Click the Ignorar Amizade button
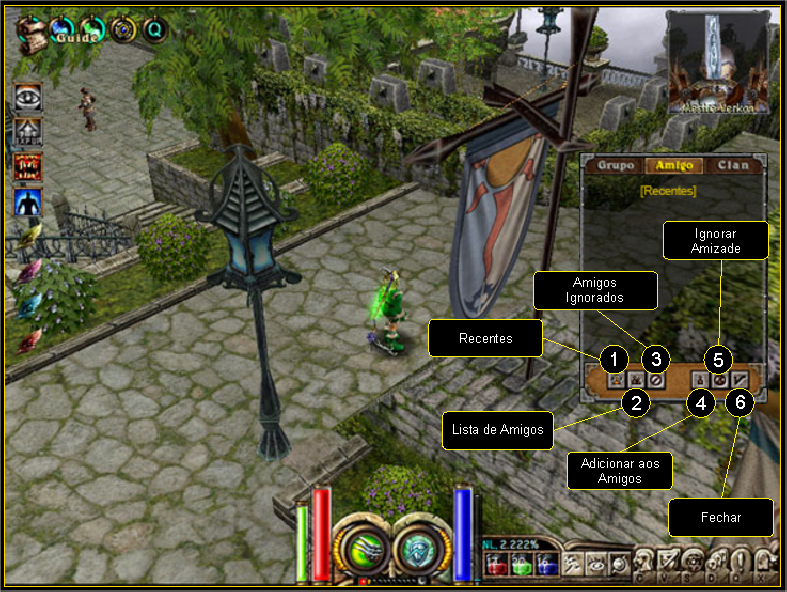 pos(720,379)
